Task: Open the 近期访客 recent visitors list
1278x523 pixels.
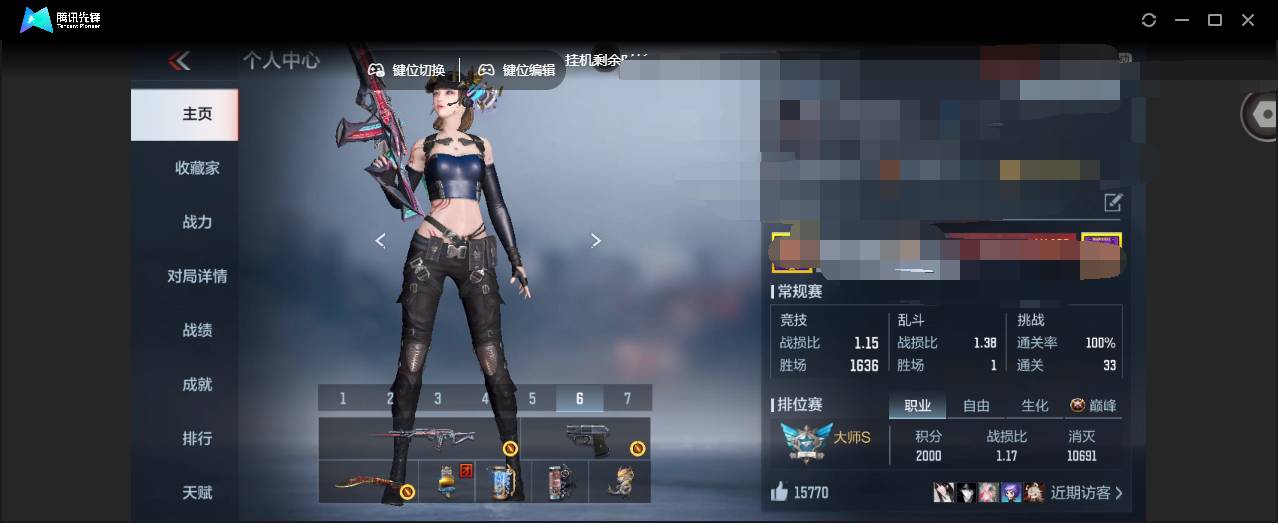Action: 1086,492
